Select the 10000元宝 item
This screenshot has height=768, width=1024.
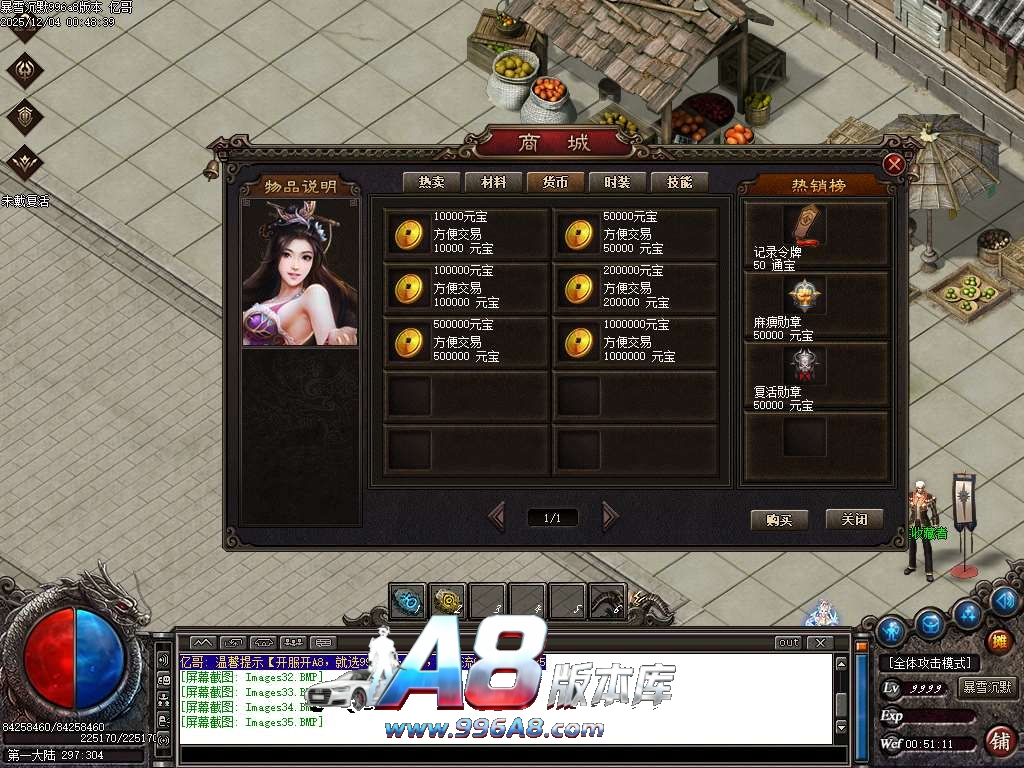coord(466,233)
